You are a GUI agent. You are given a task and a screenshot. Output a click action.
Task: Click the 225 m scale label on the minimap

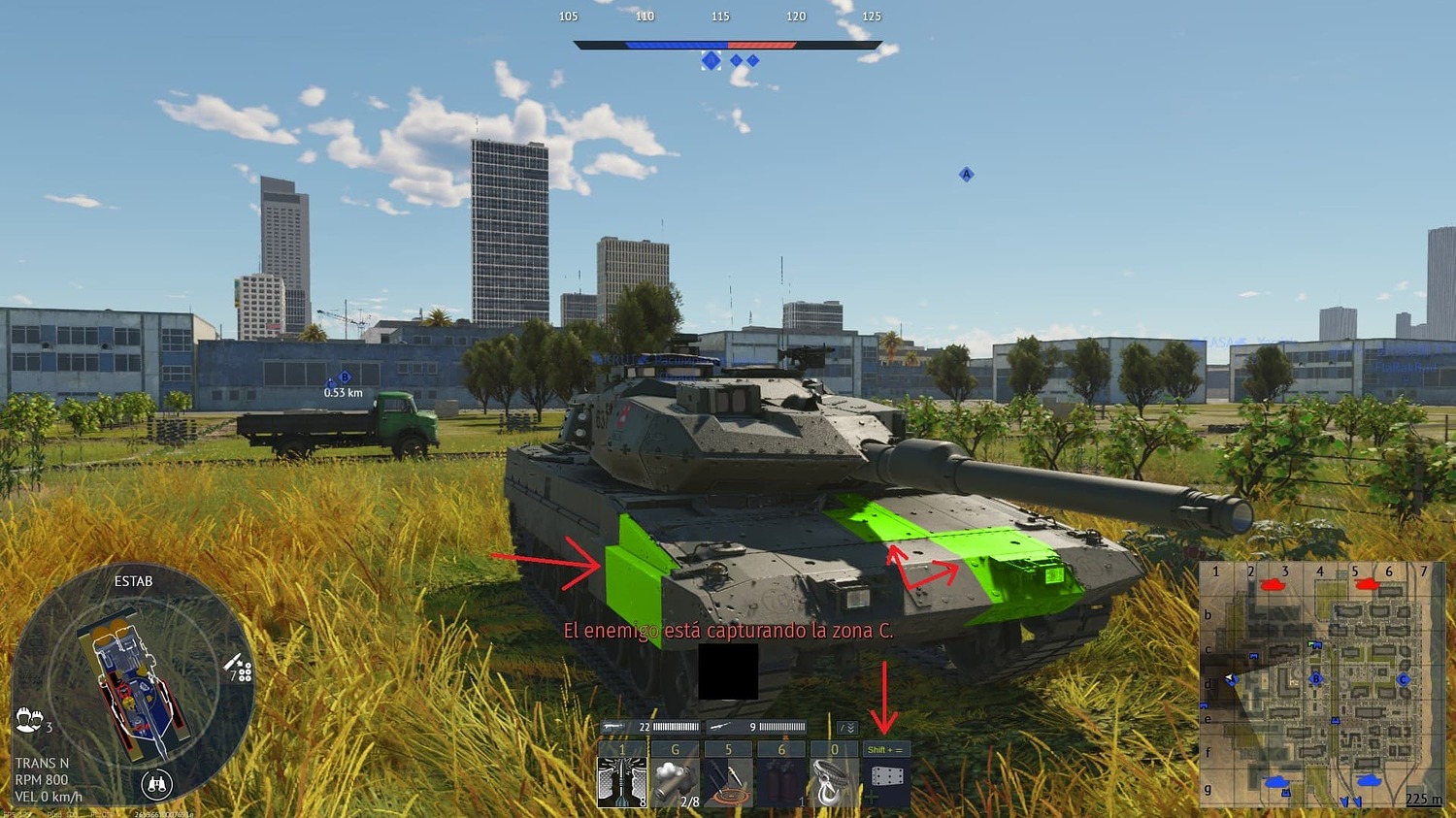tap(1422, 799)
